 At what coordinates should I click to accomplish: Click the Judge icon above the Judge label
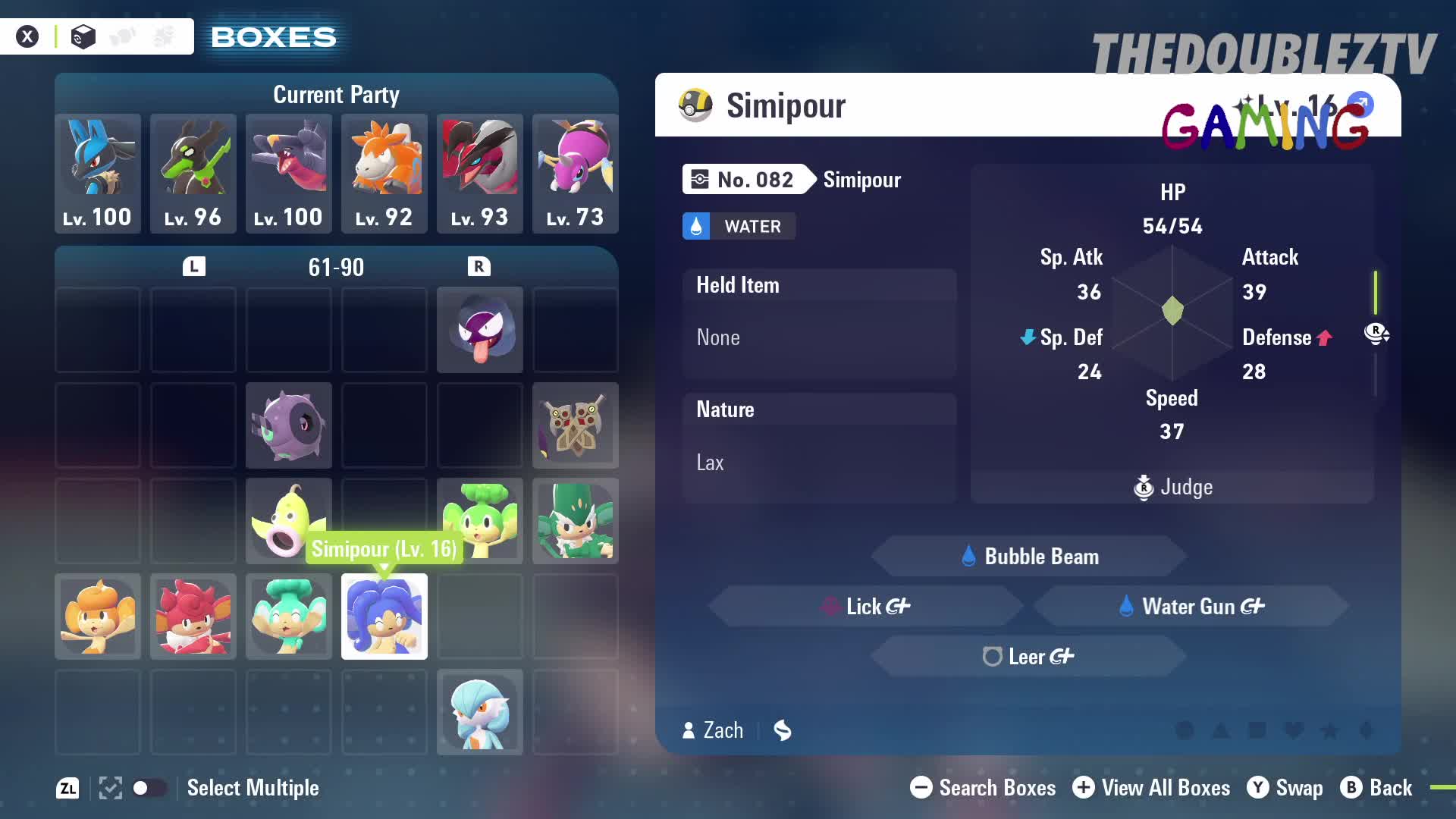point(1144,488)
